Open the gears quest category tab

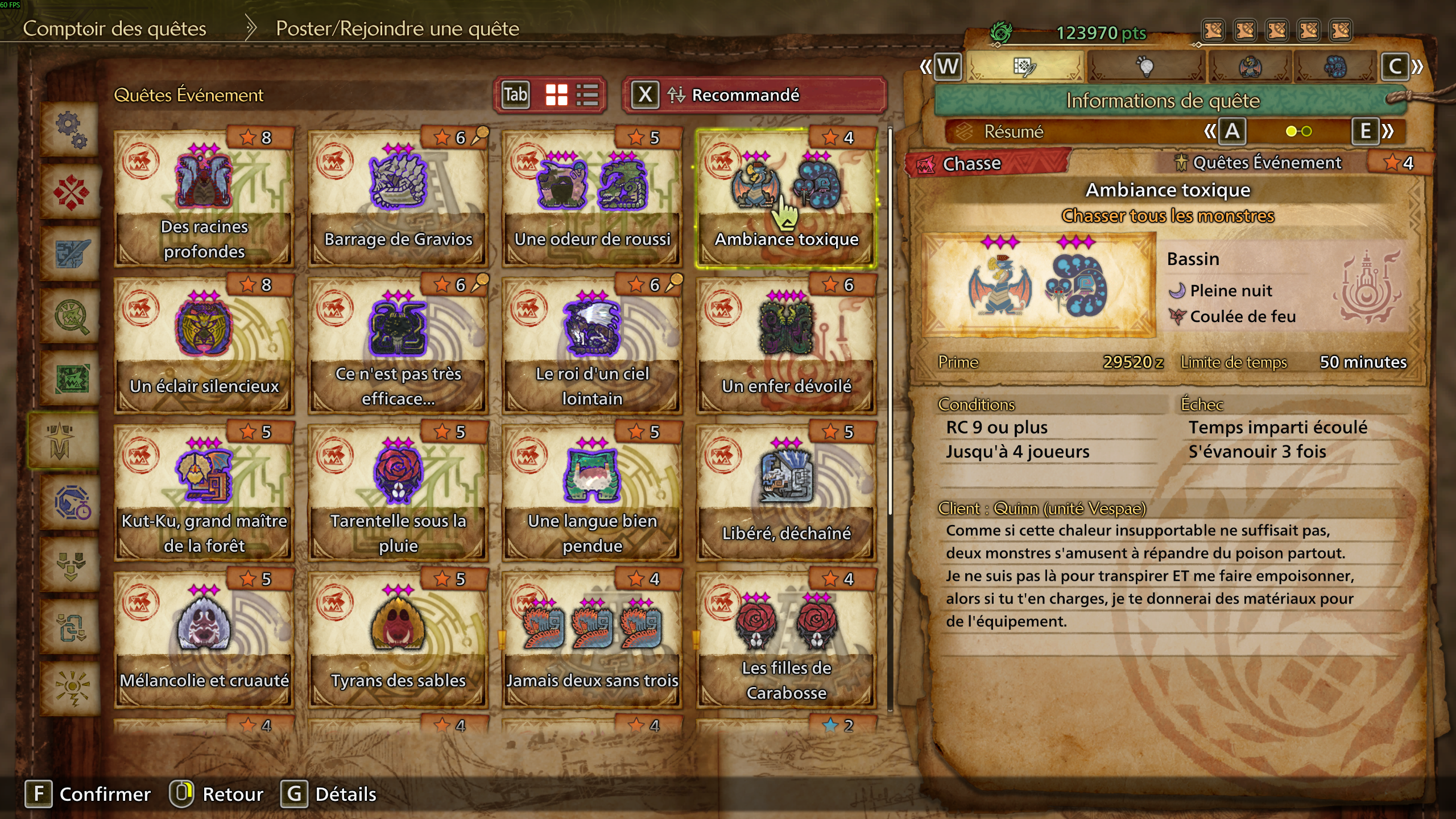pos(71,129)
